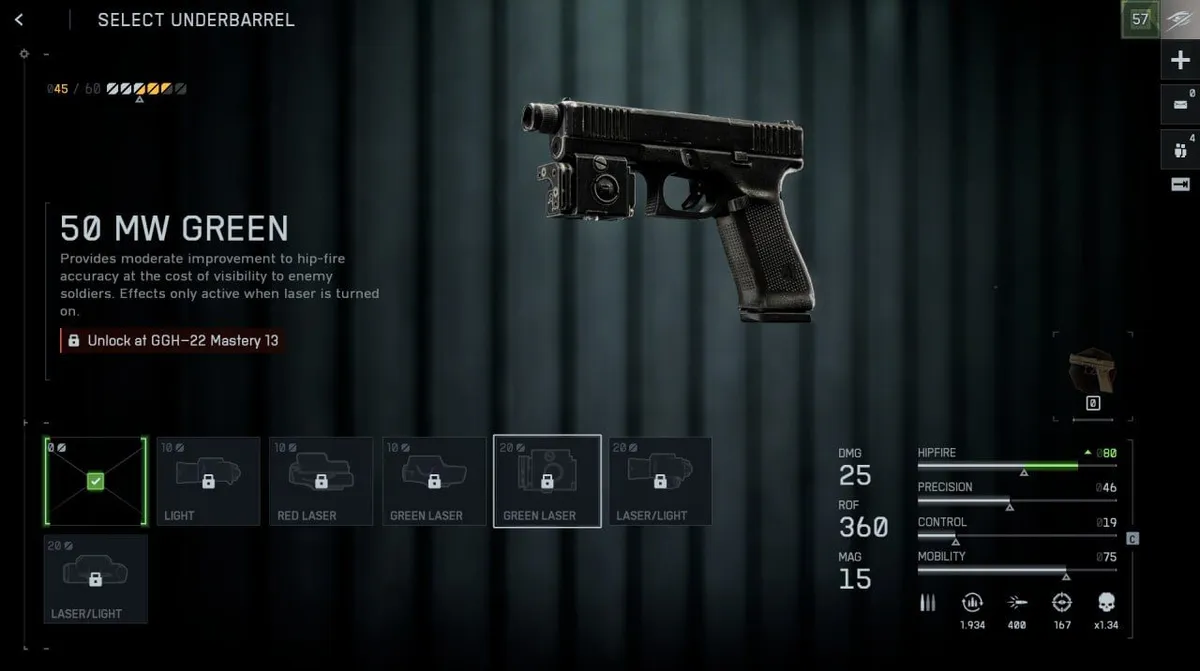The height and width of the screenshot is (671, 1200).
Task: Open the player level 57 badge
Action: pos(1140,19)
